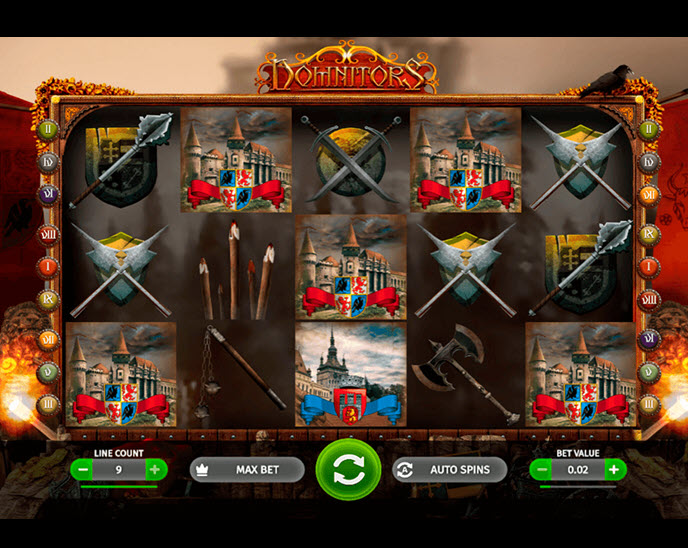This screenshot has height=548, width=688.
Task: Lower the bet value
Action: [x=541, y=468]
